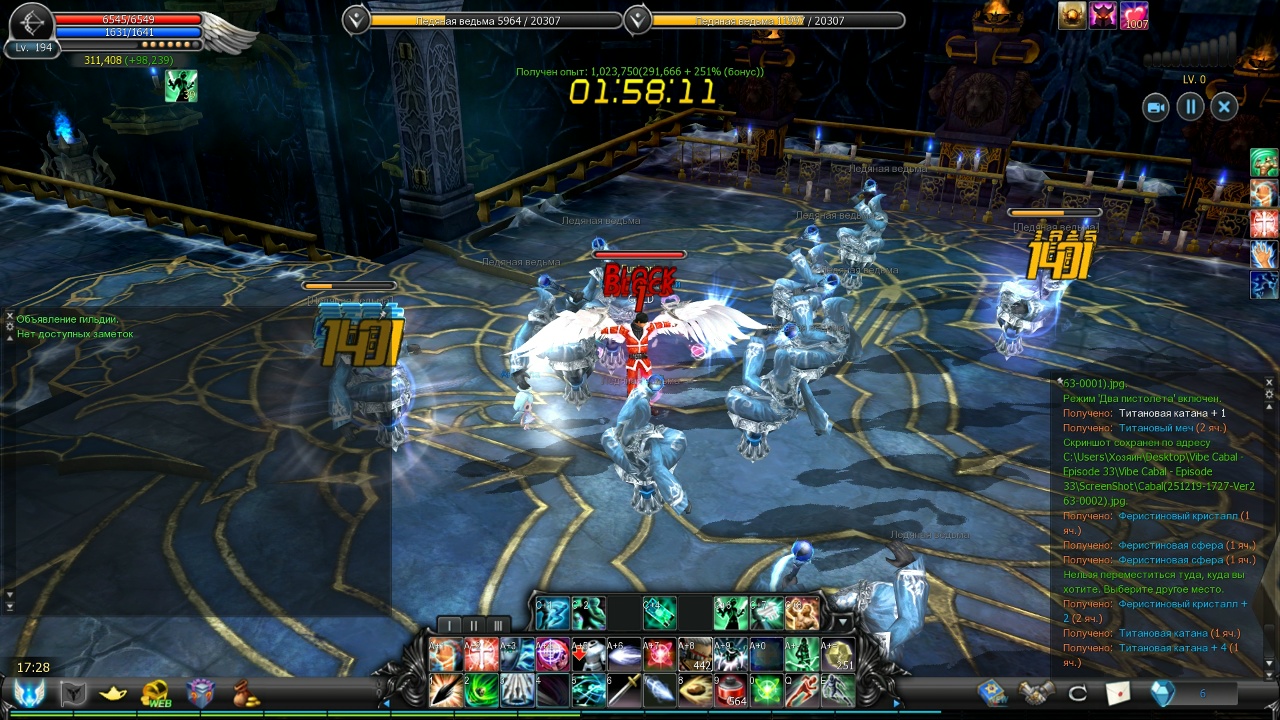Switch to hotbar page III

click(x=498, y=626)
